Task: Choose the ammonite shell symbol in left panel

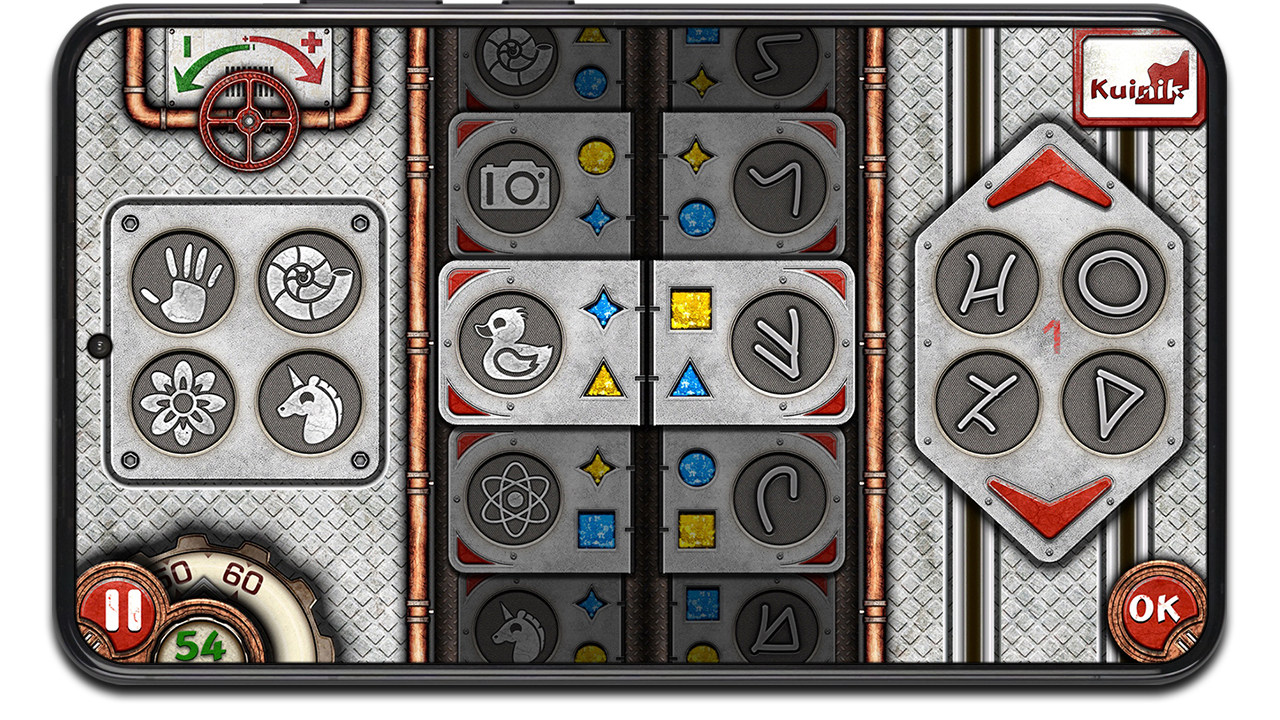Action: 309,281
